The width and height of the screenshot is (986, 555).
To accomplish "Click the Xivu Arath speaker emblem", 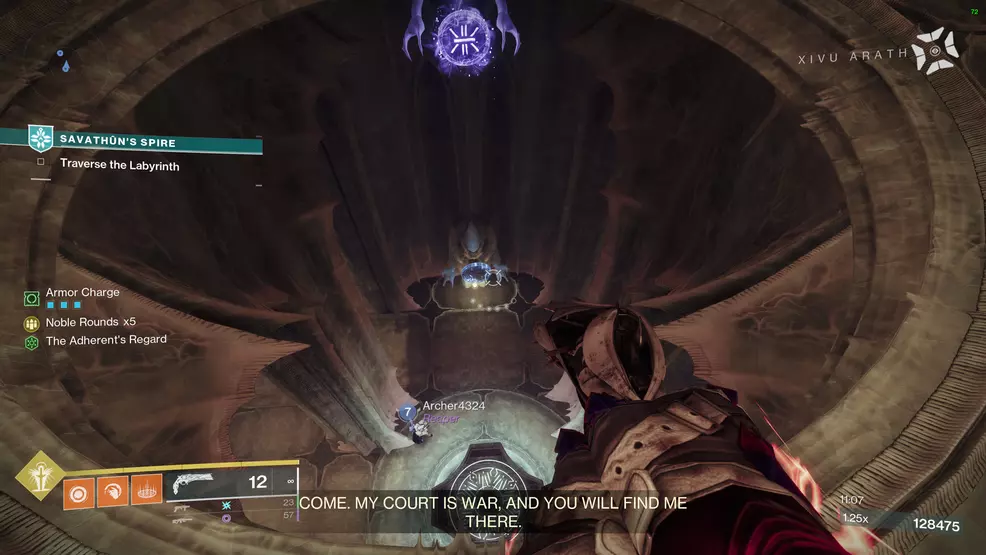I will pyautogui.click(x=936, y=52).
